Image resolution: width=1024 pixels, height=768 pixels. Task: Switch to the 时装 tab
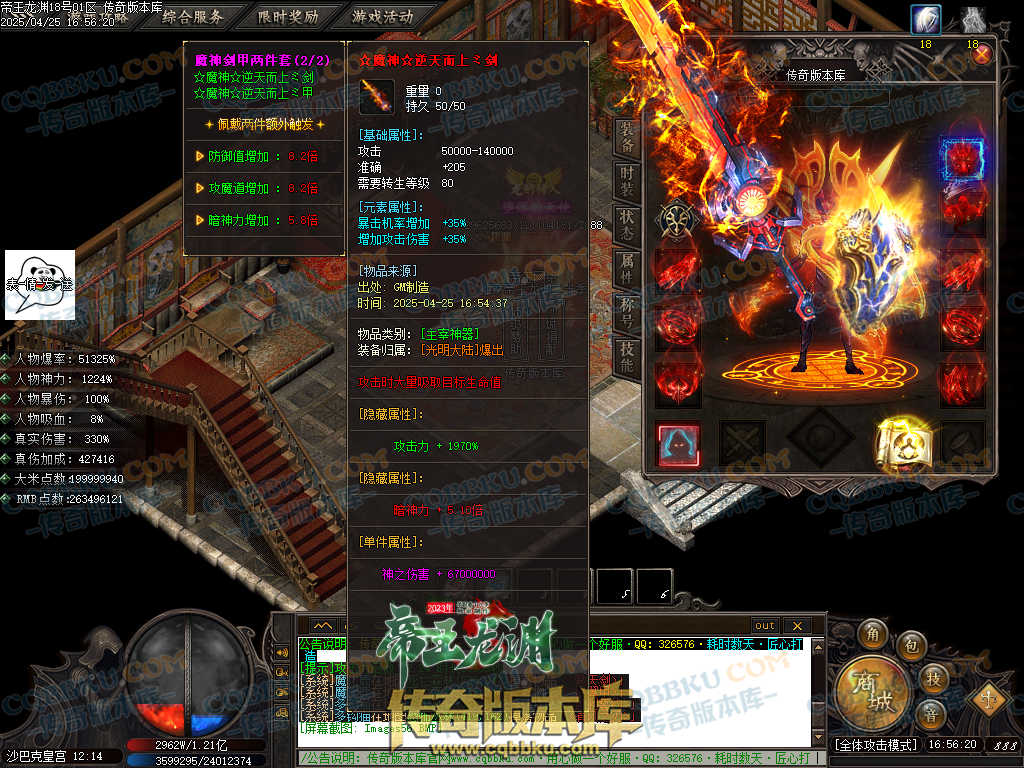[627, 180]
